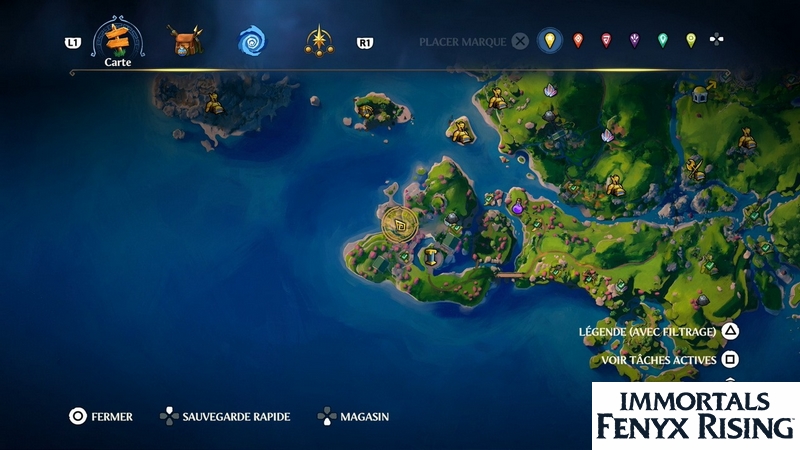Select the golden pillar map marker
Image resolution: width=800 pixels, height=450 pixels.
432,256
